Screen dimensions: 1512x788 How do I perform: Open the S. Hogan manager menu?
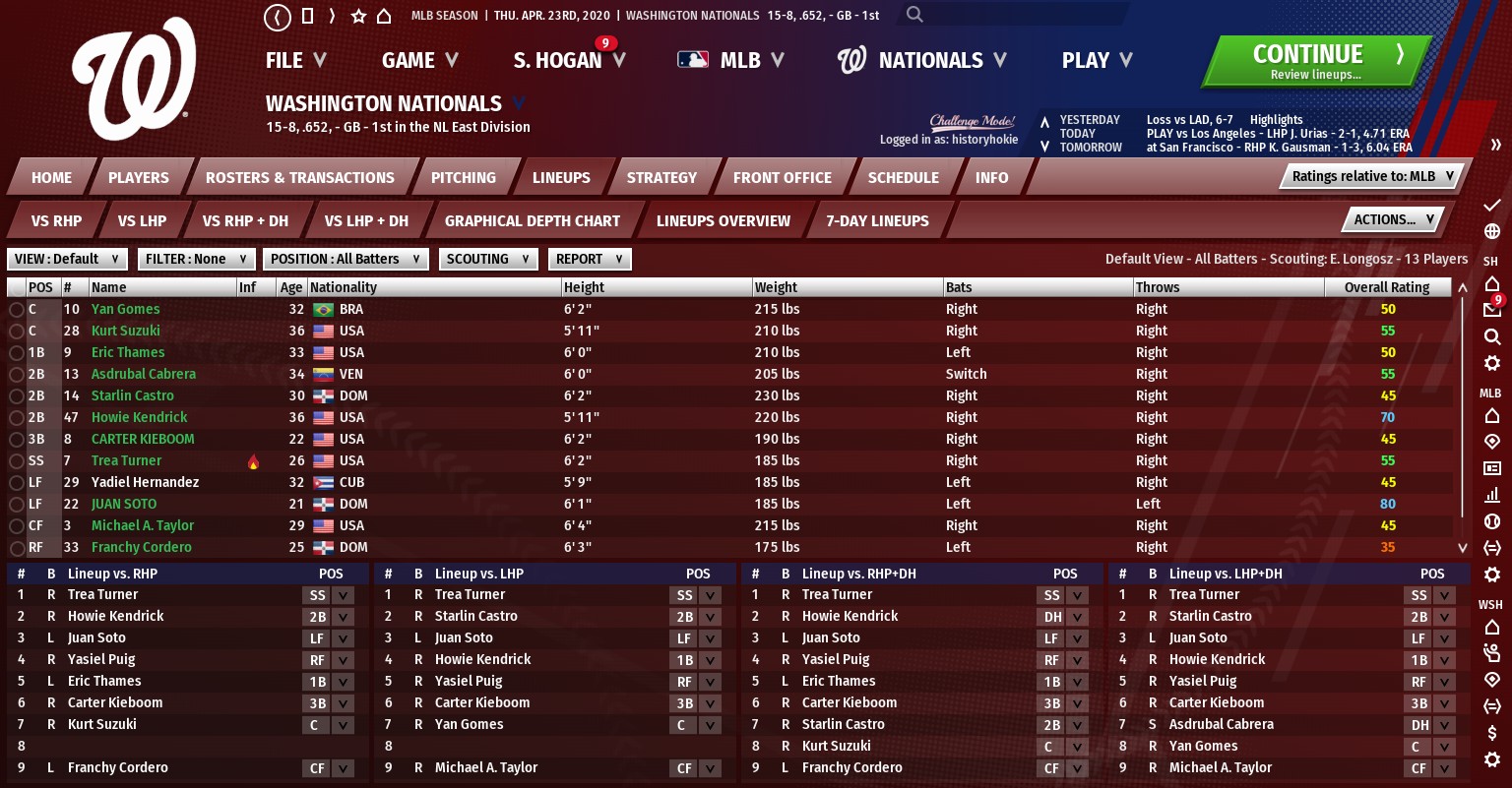[568, 61]
